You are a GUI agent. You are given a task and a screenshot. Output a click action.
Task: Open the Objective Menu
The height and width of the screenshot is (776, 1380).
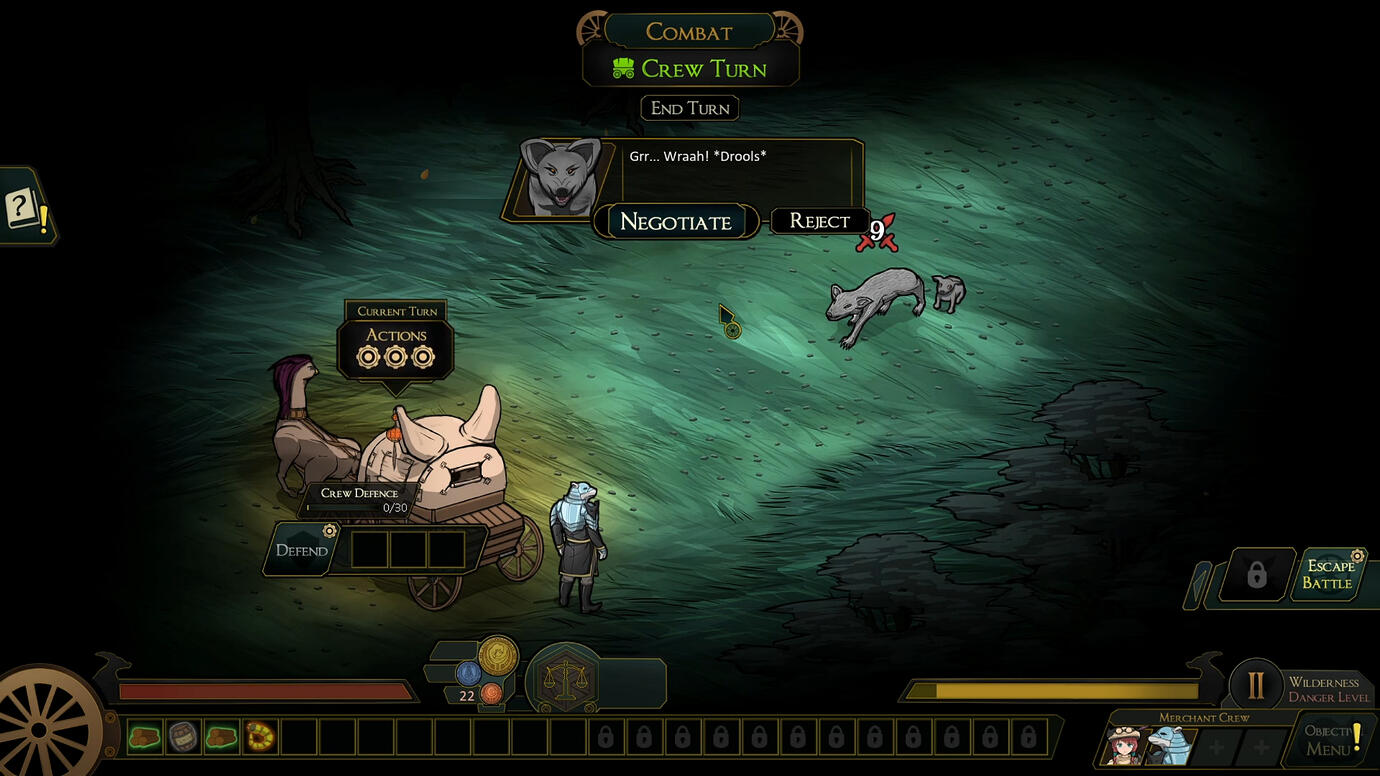click(x=1331, y=740)
